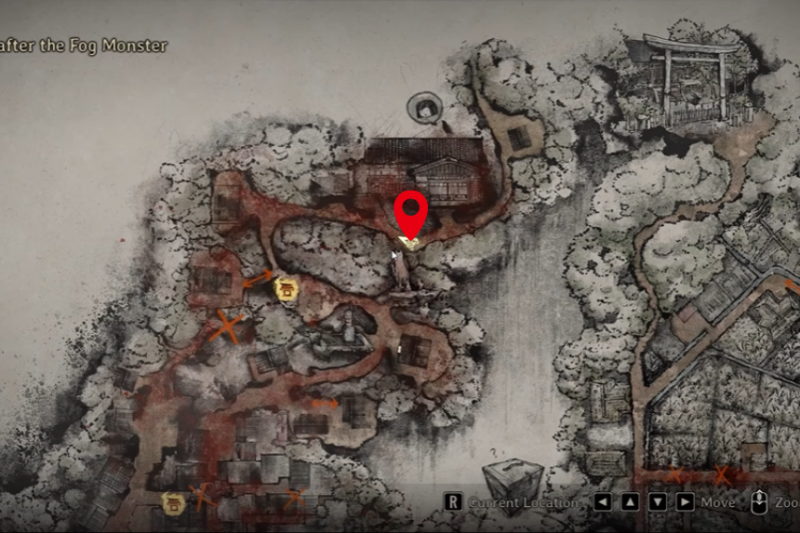Inspect the round sketched marker above the large building
The width and height of the screenshot is (800, 533).
click(x=427, y=105)
